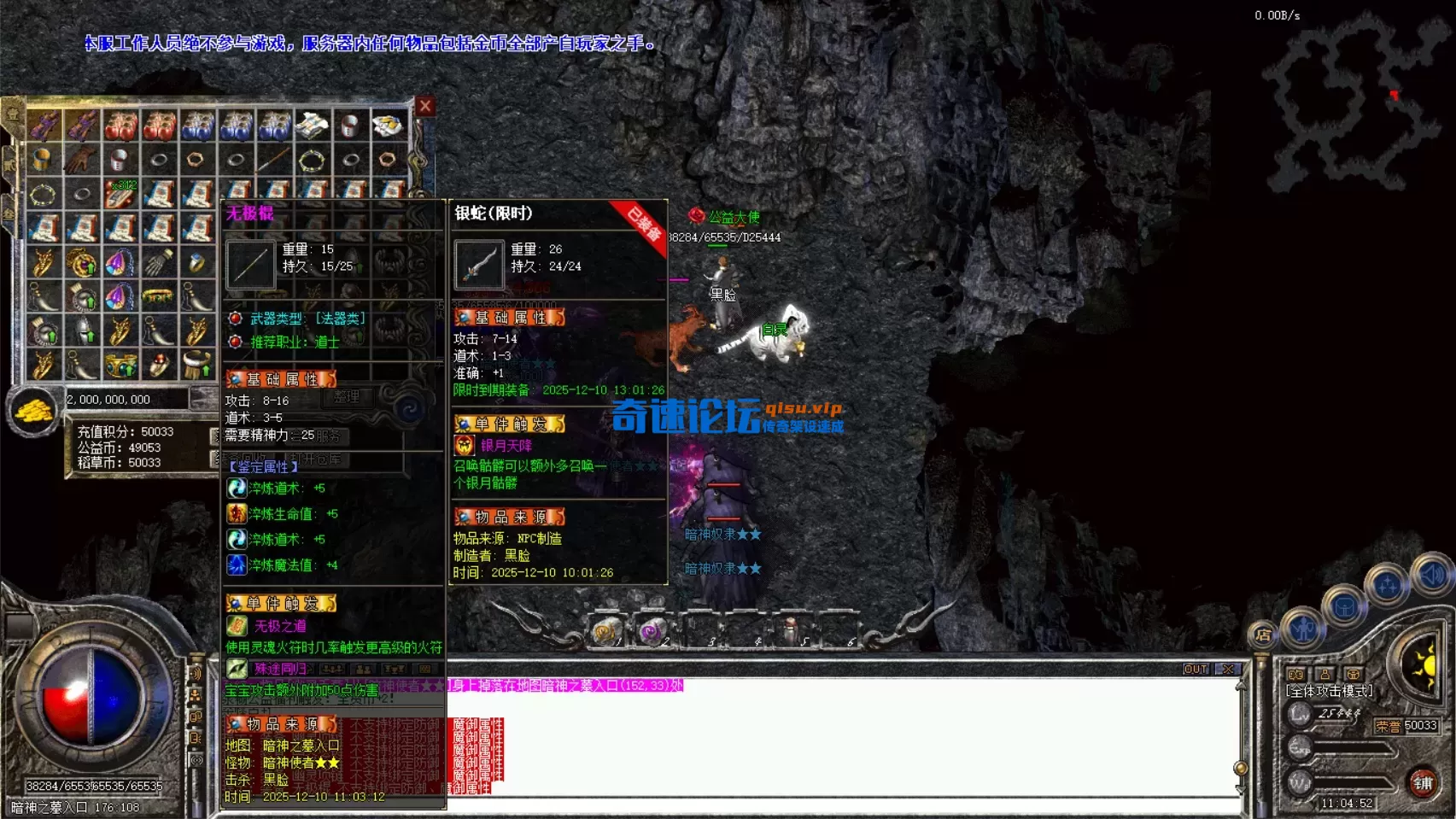Image resolution: width=1456 pixels, height=819 pixels.
Task: Click the gold coin pile in inventory
Action: pyautogui.click(x=32, y=408)
